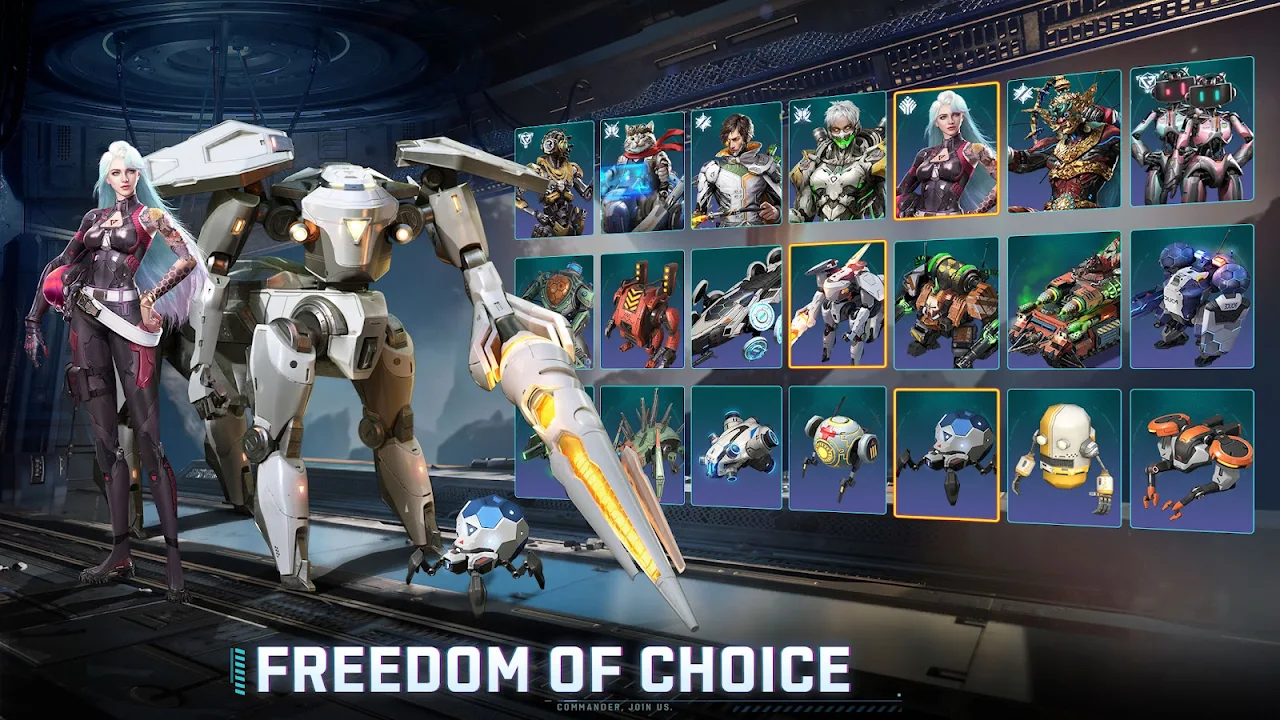Image resolution: width=1280 pixels, height=720 pixels.
Task: Choose the highlighted blue-haired woman portrait tile
Action: pos(946,150)
